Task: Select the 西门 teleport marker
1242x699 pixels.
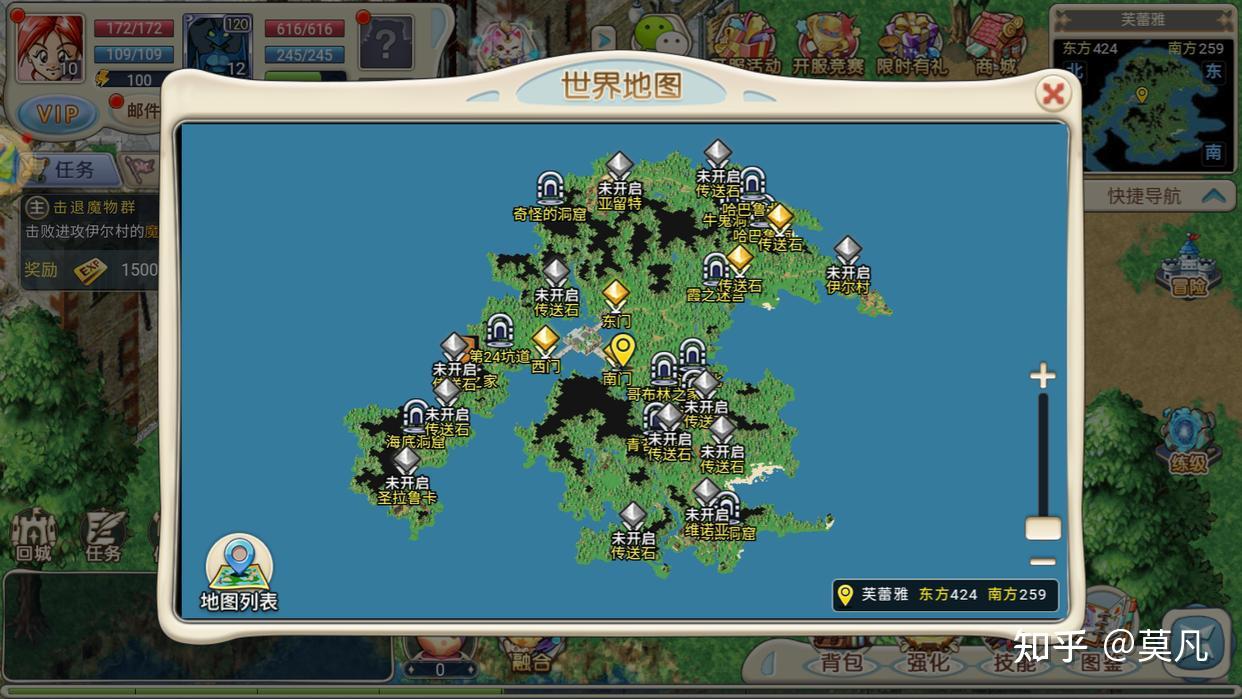Action: (x=545, y=342)
